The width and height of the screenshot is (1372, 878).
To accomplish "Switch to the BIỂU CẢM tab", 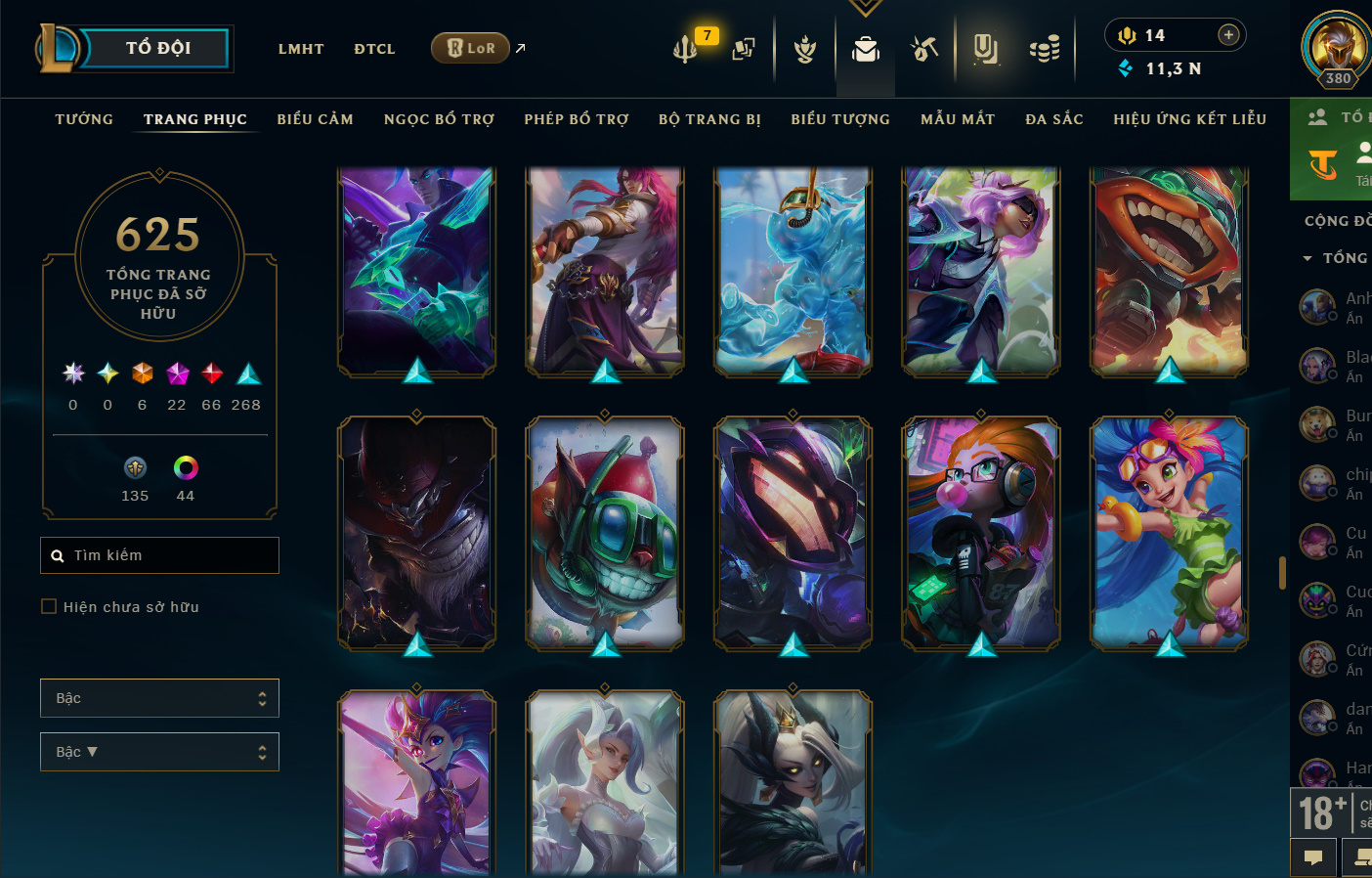I will click(315, 119).
